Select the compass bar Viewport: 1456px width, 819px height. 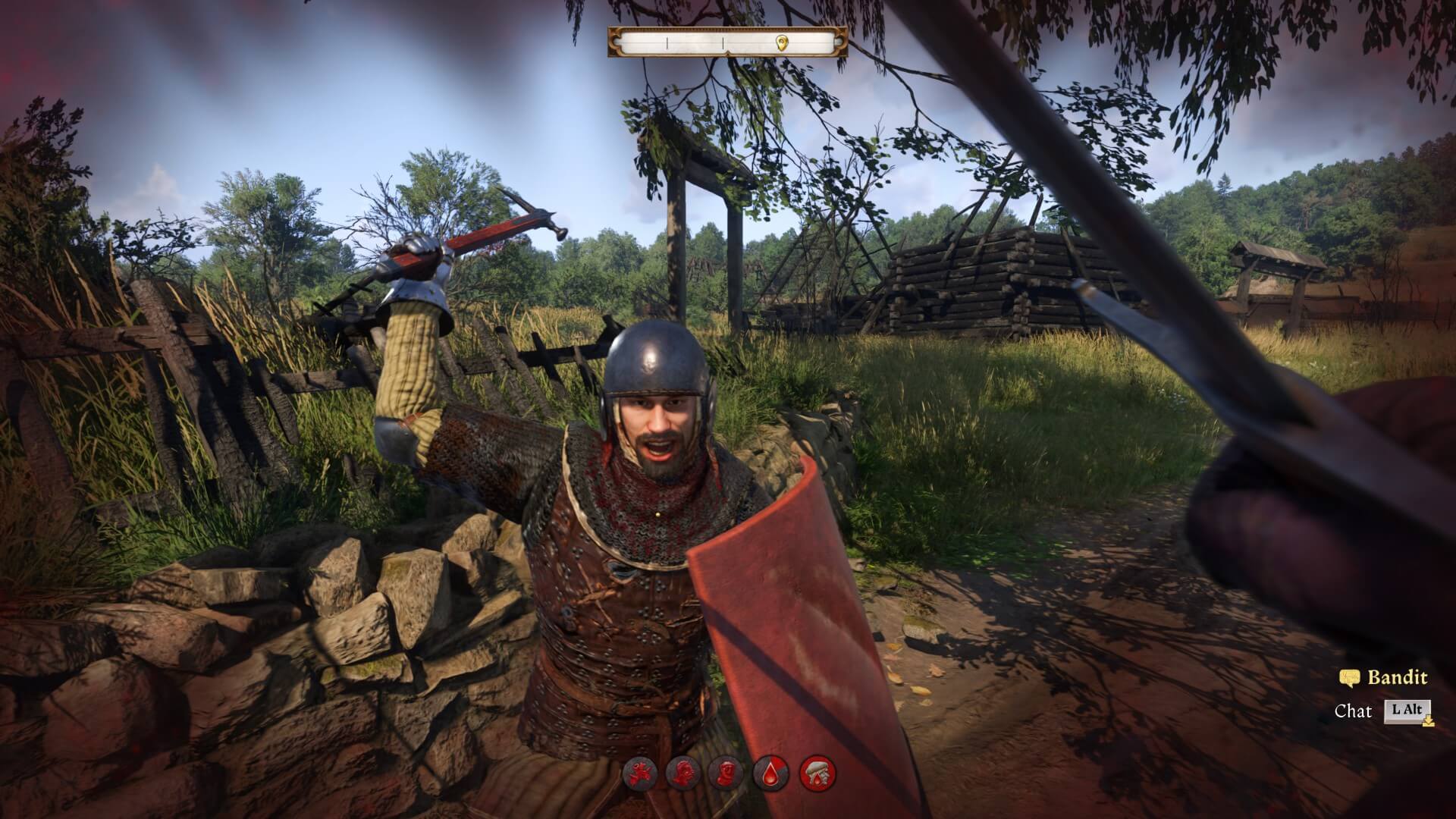727,42
